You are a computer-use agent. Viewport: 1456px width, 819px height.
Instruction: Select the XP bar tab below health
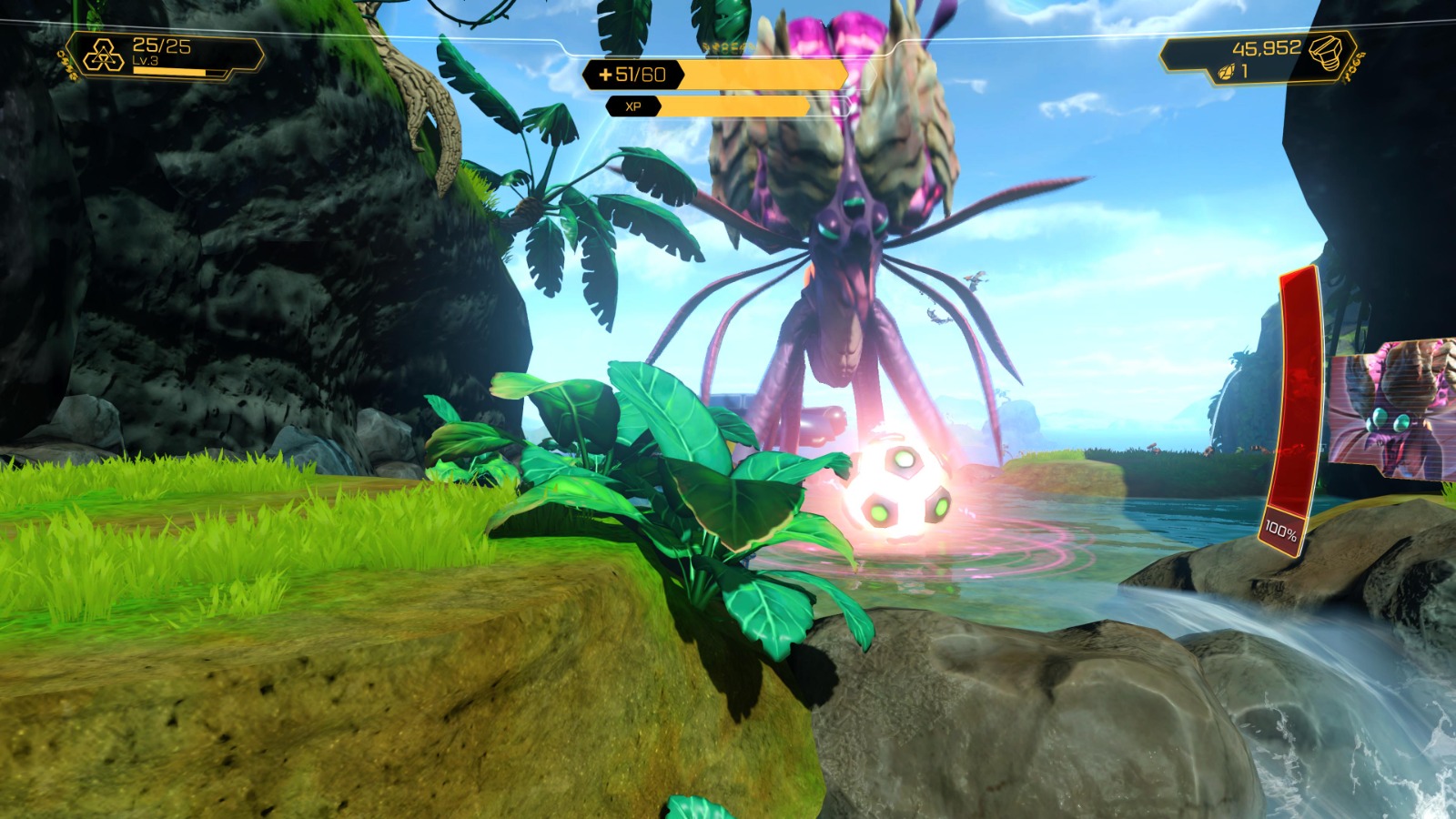(x=728, y=108)
